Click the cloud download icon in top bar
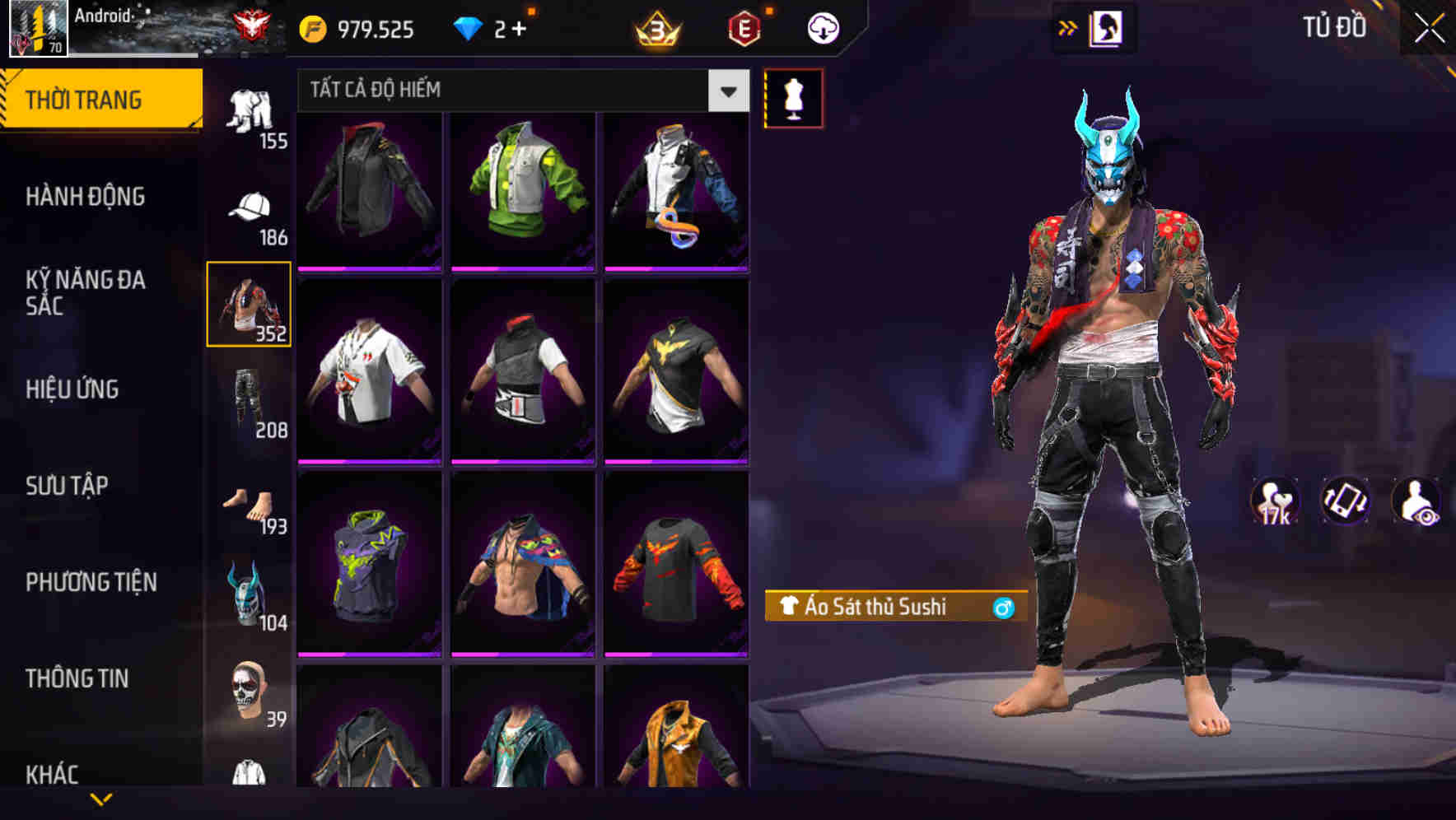This screenshot has height=820, width=1456. (820, 27)
